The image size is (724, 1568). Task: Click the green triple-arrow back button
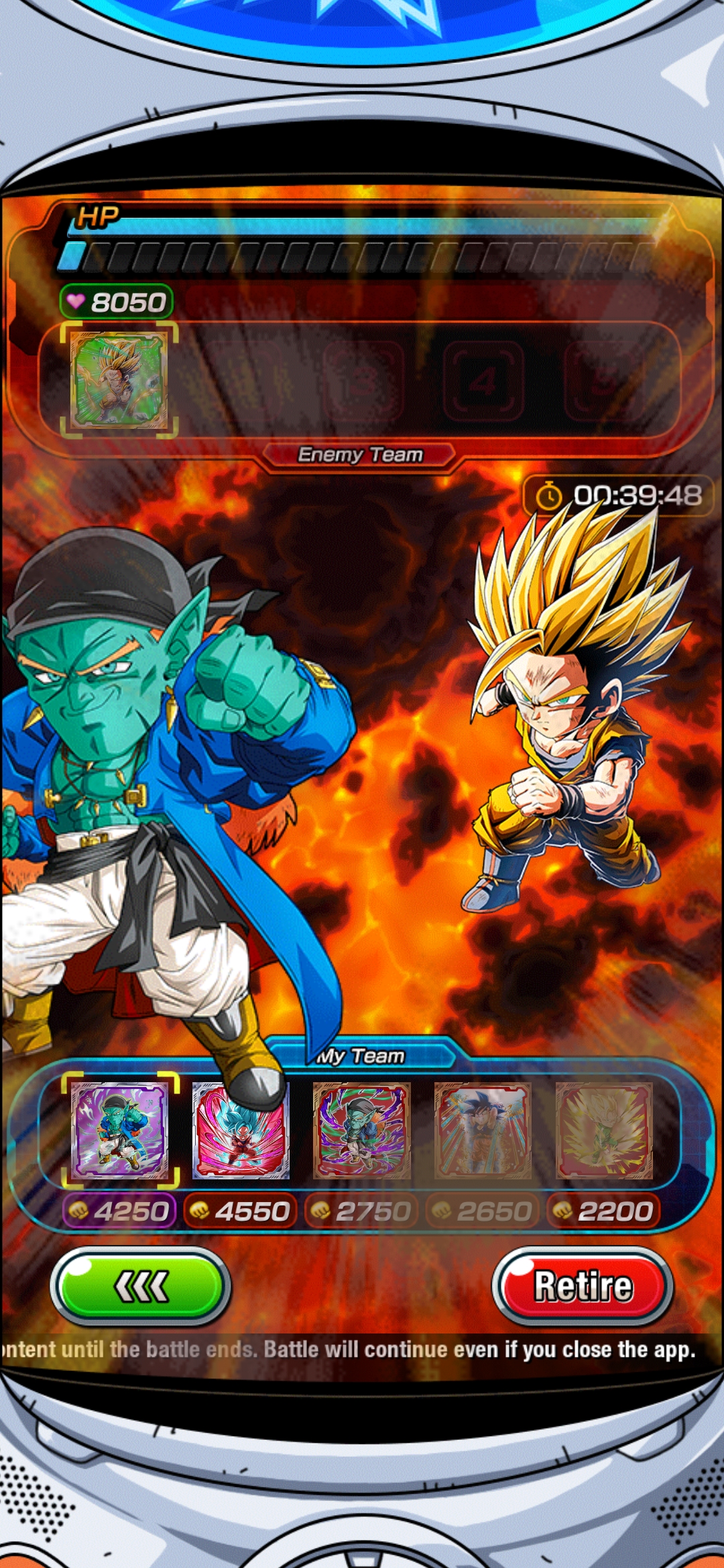coord(141,1287)
